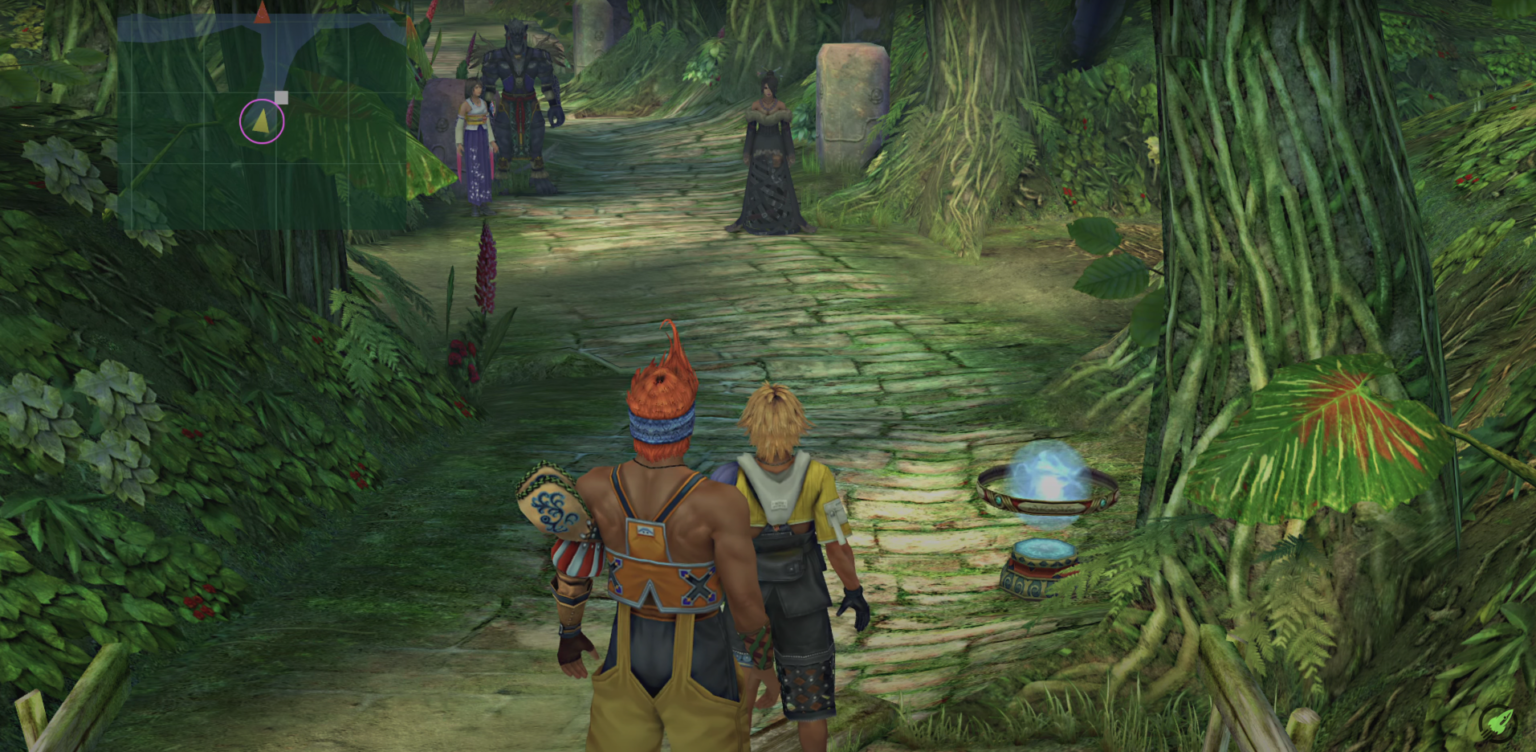Click Lulu in the black dress
Viewport: 1536px width, 752px height.
coord(770,150)
